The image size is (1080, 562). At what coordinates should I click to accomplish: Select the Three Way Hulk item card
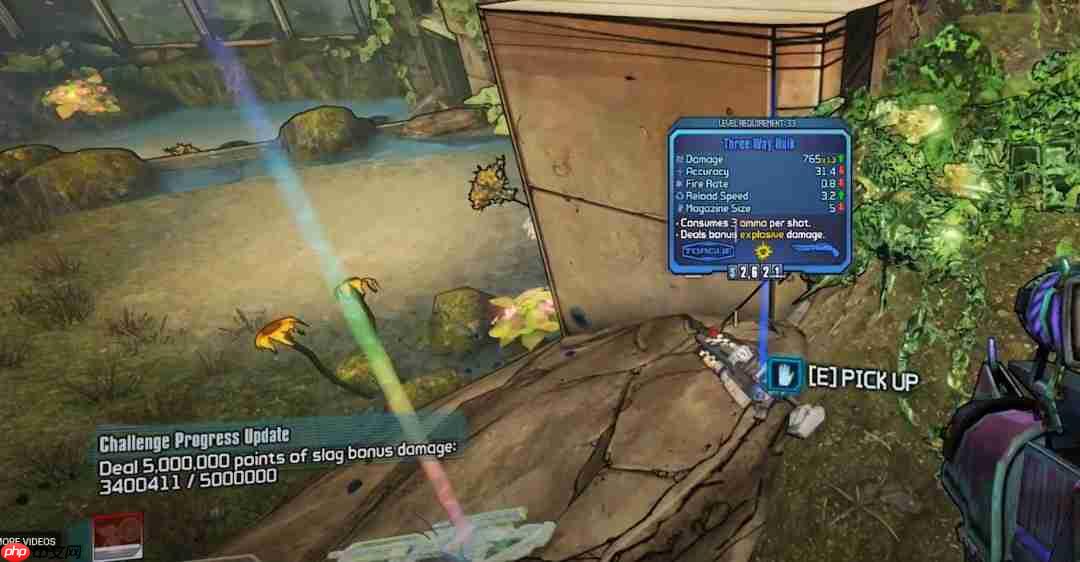[759, 195]
